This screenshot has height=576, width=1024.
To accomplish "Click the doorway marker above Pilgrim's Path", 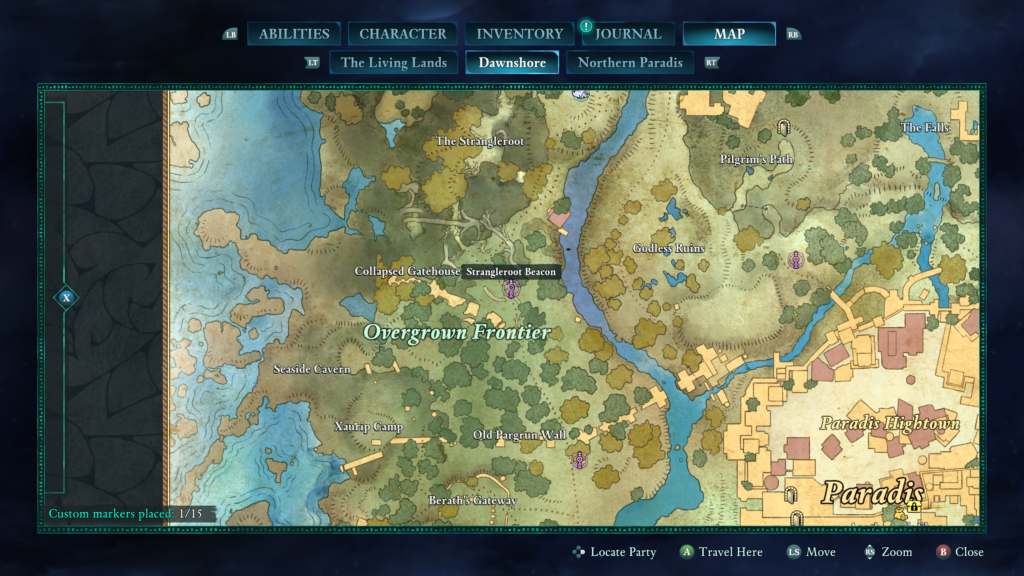I will tap(783, 128).
